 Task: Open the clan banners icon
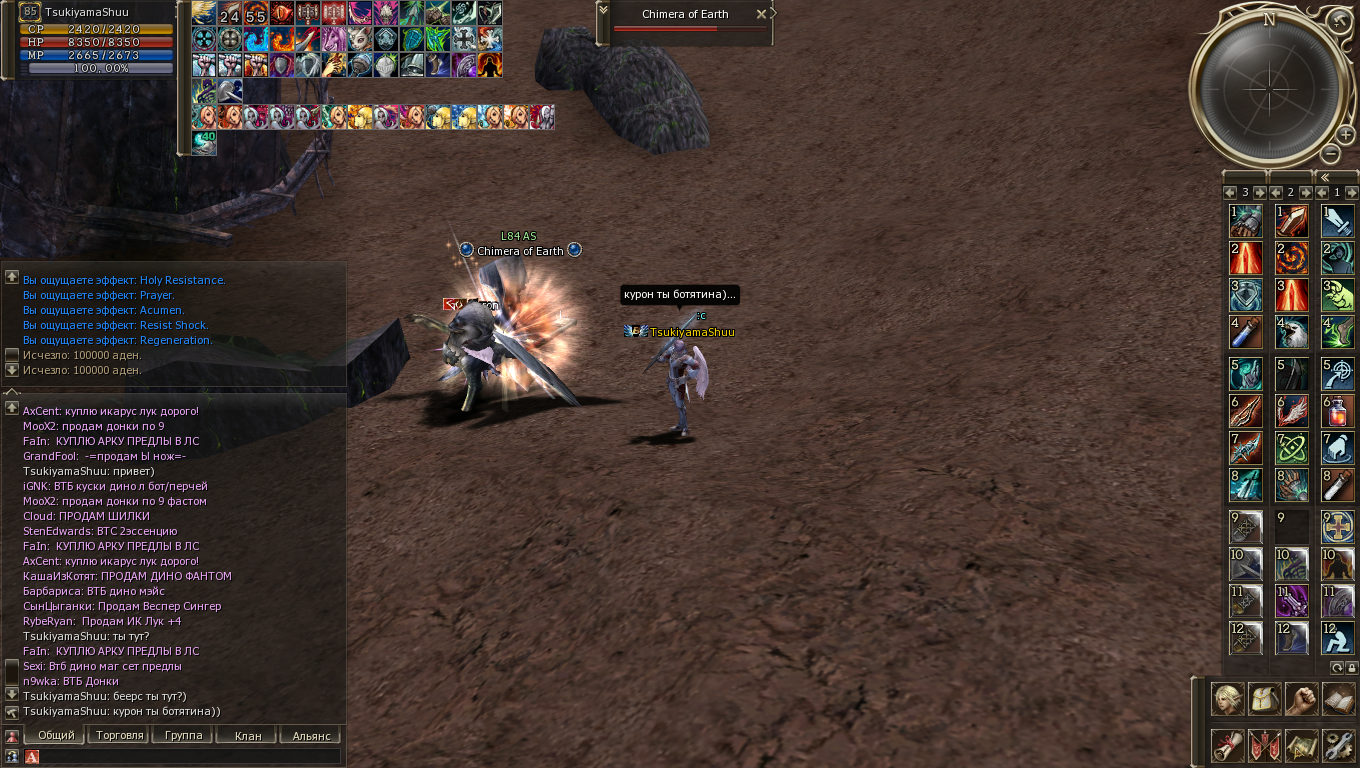1266,745
